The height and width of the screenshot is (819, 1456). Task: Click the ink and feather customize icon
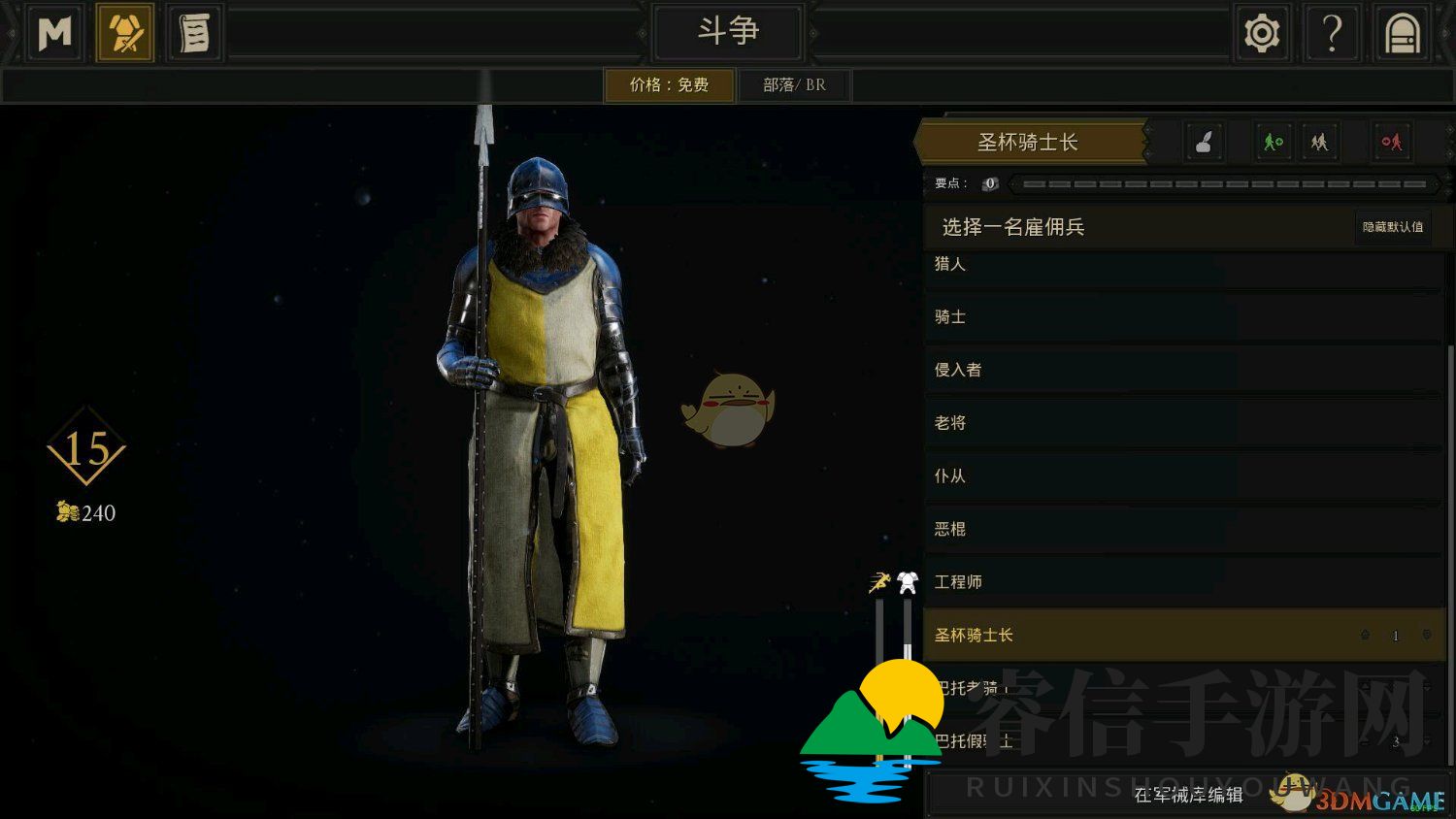point(1204,142)
